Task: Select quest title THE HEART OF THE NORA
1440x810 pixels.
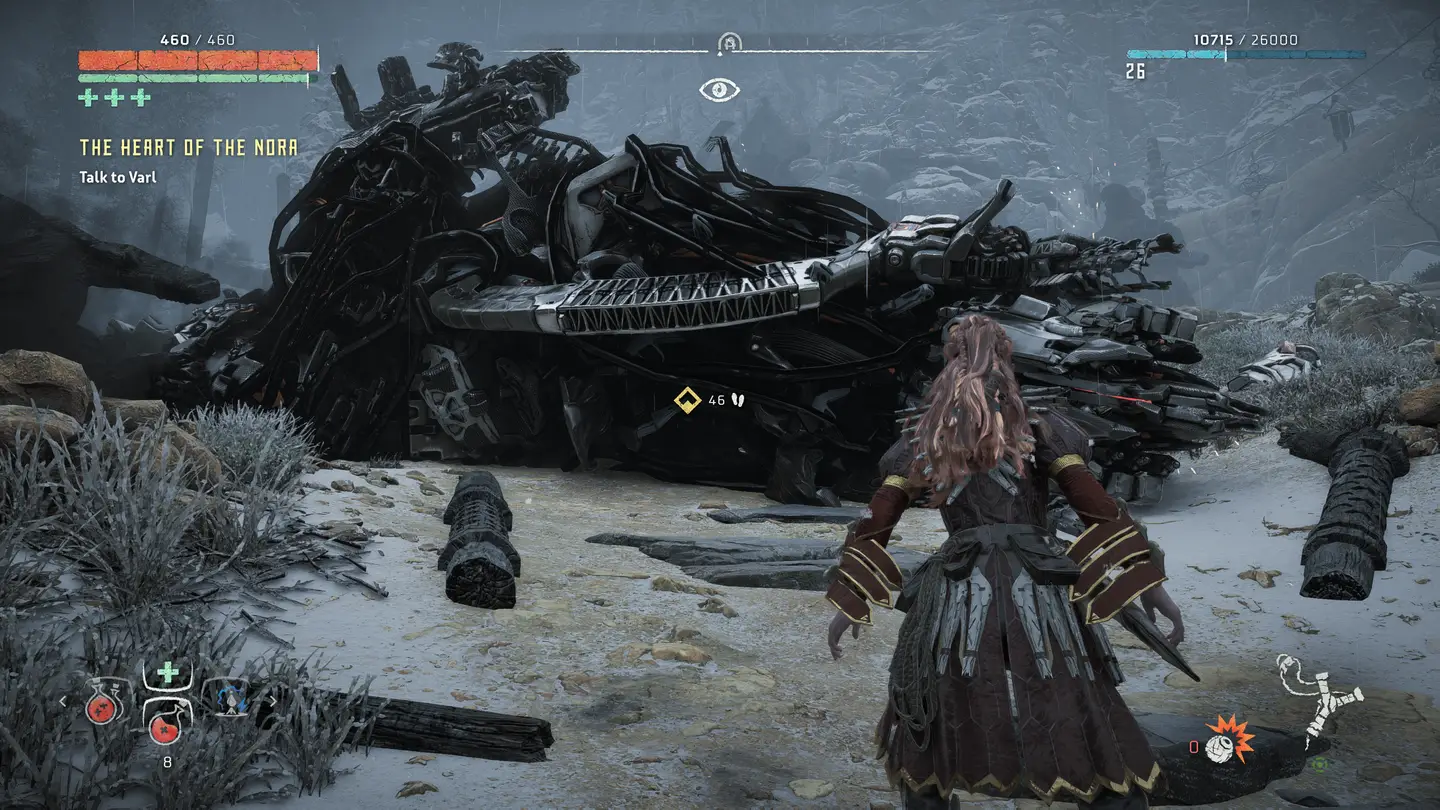Action: click(188, 145)
